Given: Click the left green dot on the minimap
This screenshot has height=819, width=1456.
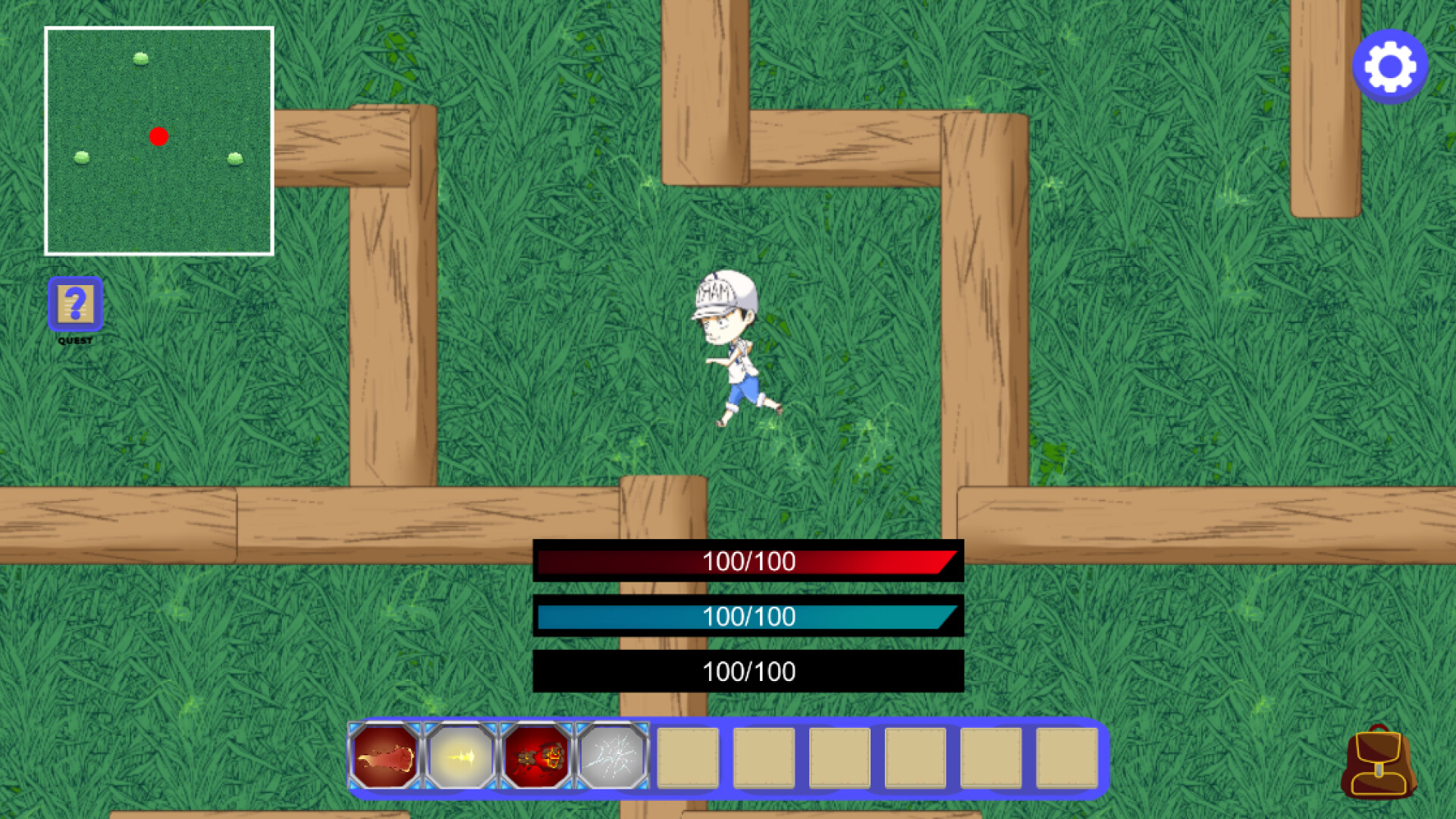Looking at the screenshot, I should [x=80, y=158].
